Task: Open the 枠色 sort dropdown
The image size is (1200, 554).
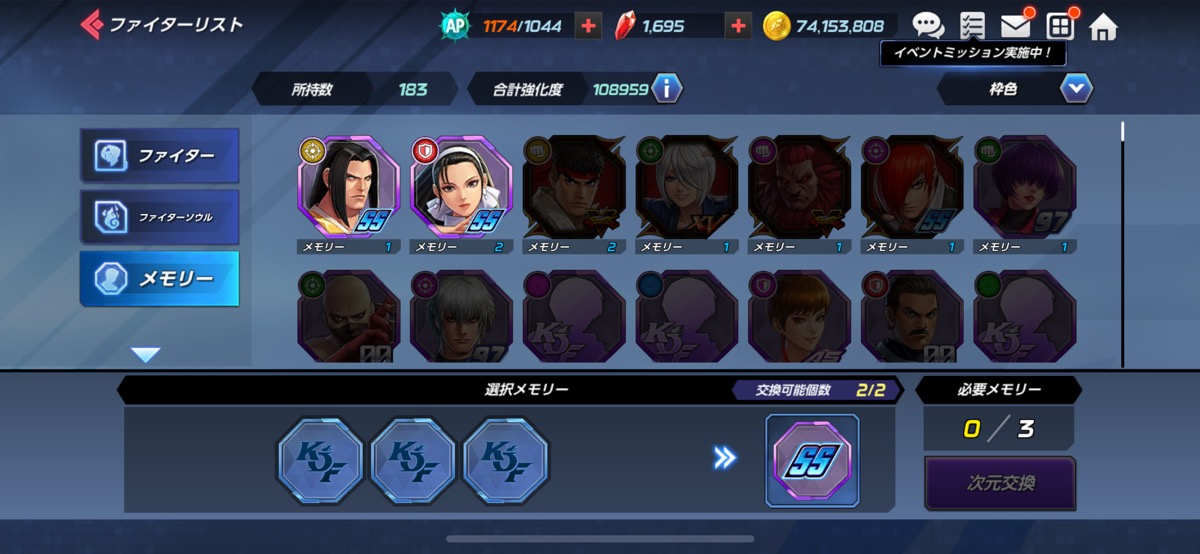Action: tap(1076, 89)
